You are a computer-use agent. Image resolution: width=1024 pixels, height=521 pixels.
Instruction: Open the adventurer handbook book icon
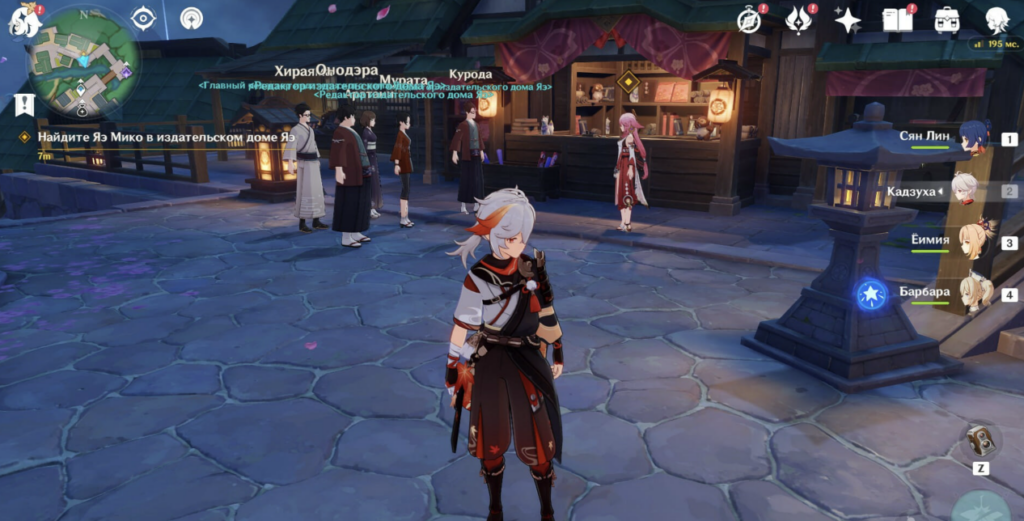point(896,19)
